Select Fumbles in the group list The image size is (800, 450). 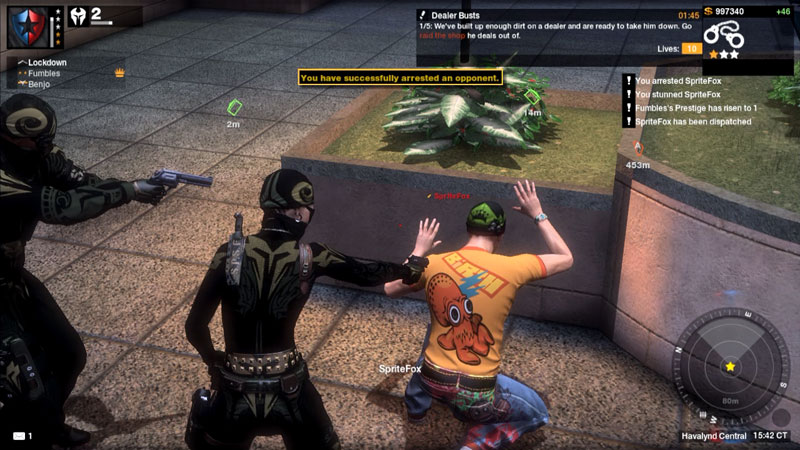click(43, 73)
